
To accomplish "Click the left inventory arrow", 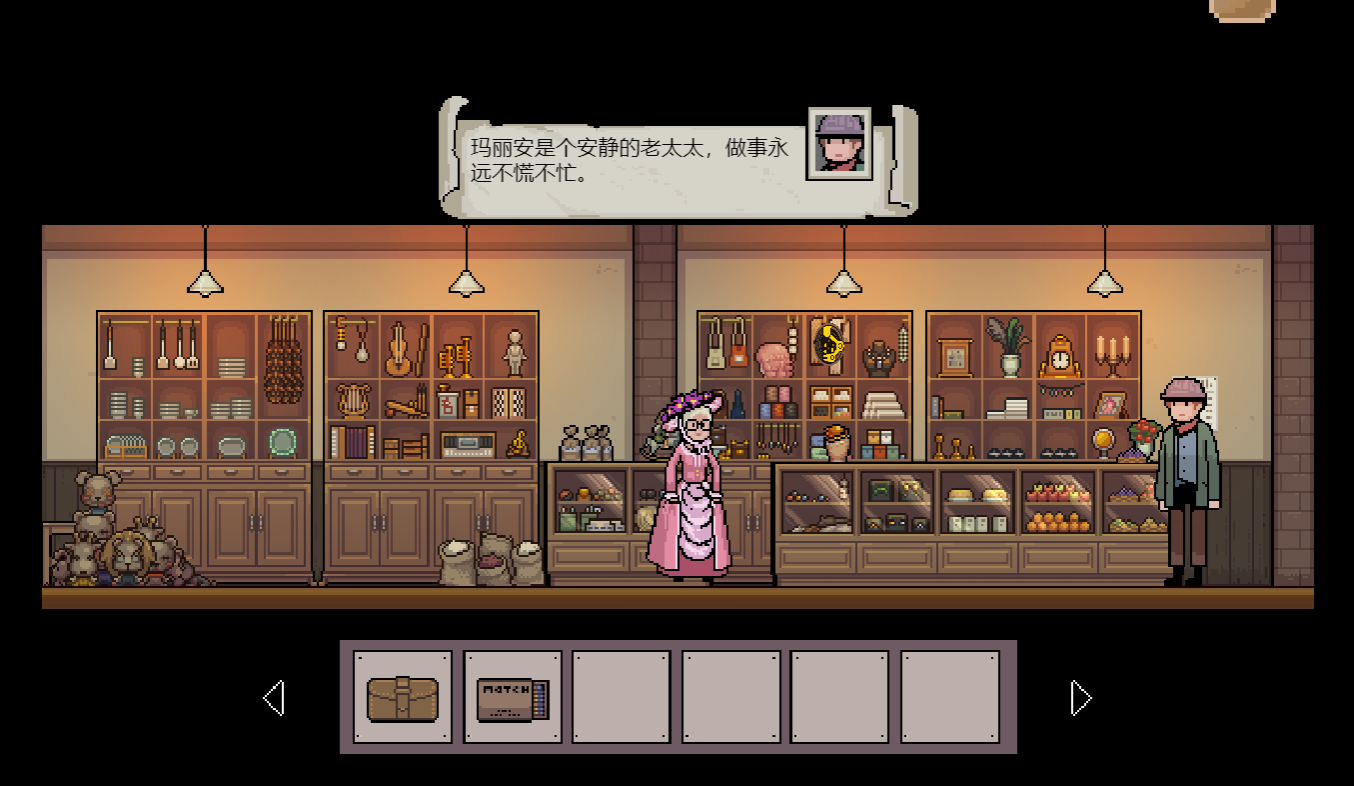I will coord(273,698).
